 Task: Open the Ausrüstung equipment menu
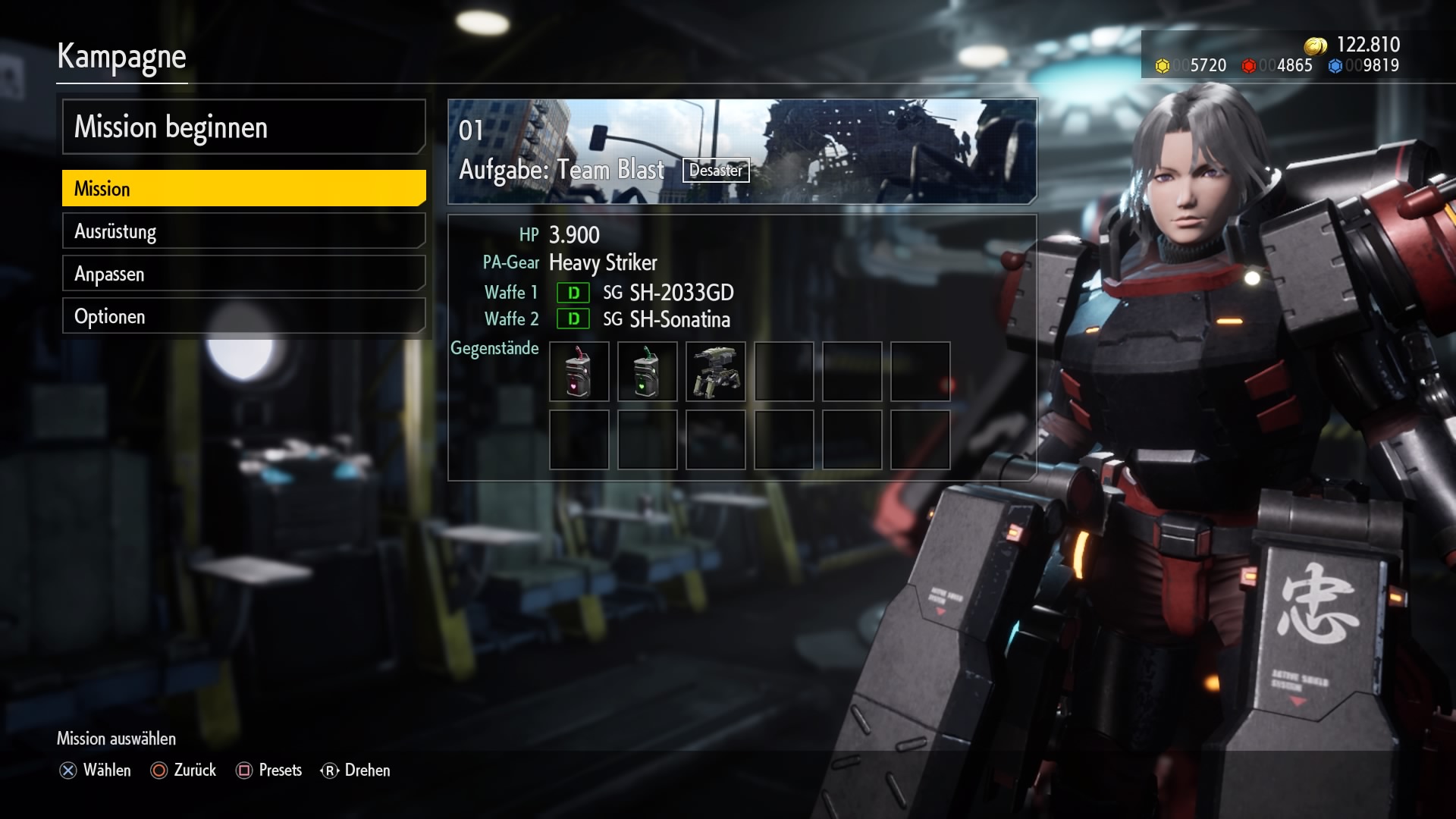[x=243, y=231]
